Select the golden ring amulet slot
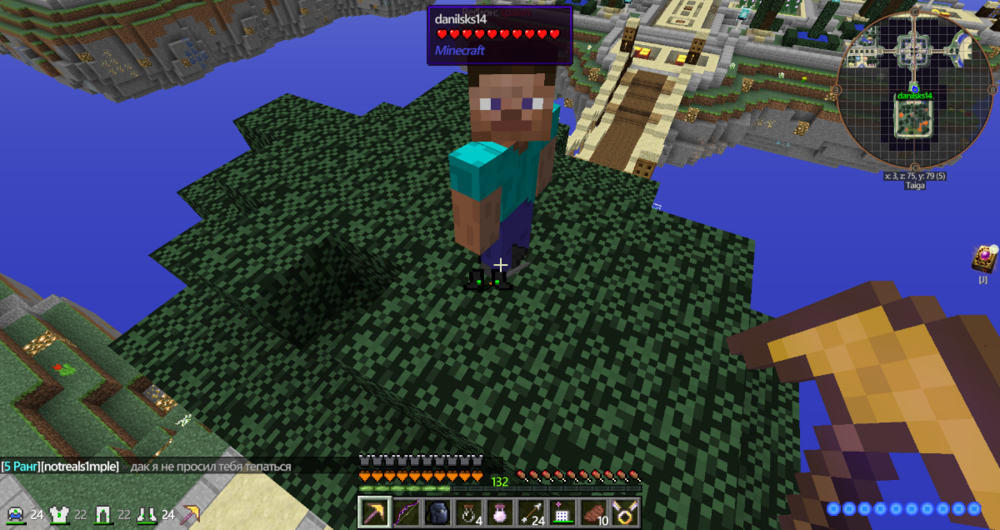This screenshot has width=1000, height=530. (625, 513)
